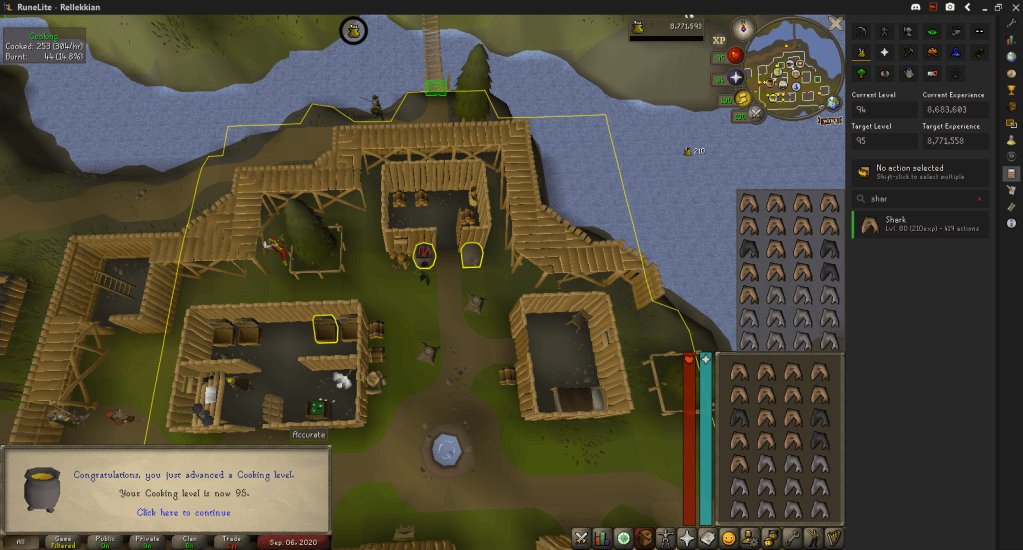The width and height of the screenshot is (1023, 550).
Task: Click here to continue the level-up dialogue
Action: pos(183,513)
